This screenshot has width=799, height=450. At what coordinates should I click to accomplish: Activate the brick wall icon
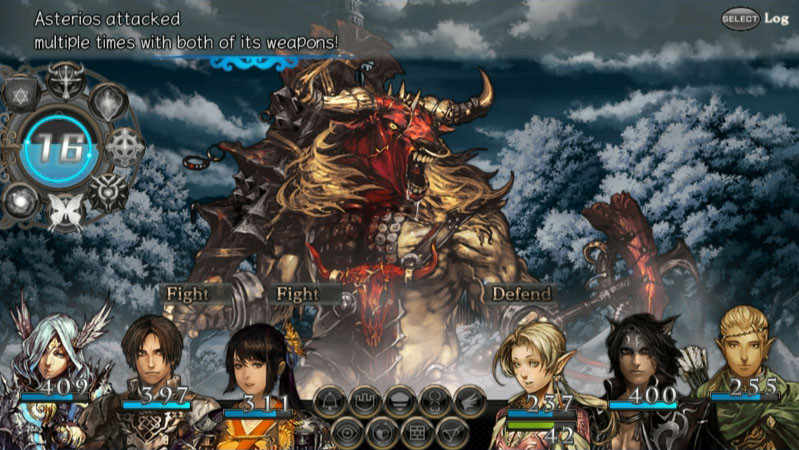tap(417, 432)
